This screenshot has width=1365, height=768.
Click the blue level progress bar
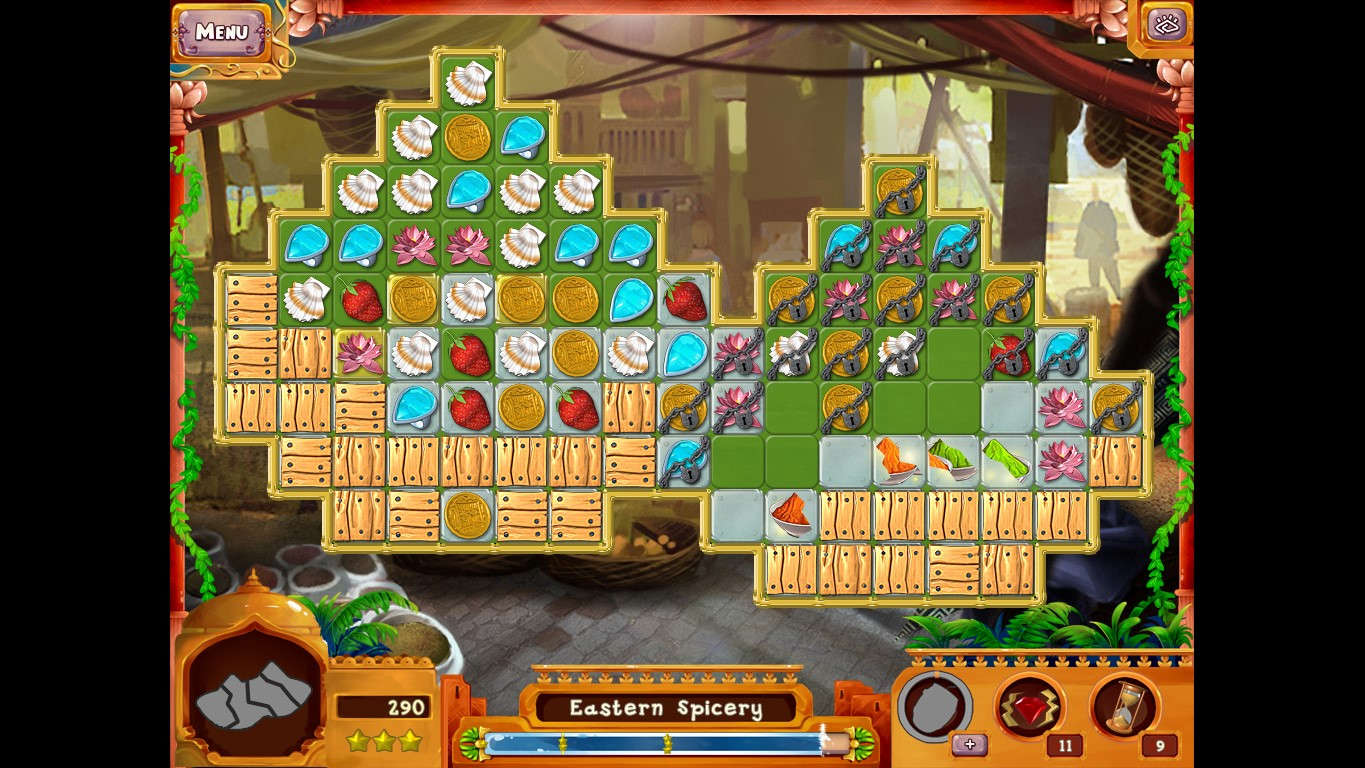(665, 742)
